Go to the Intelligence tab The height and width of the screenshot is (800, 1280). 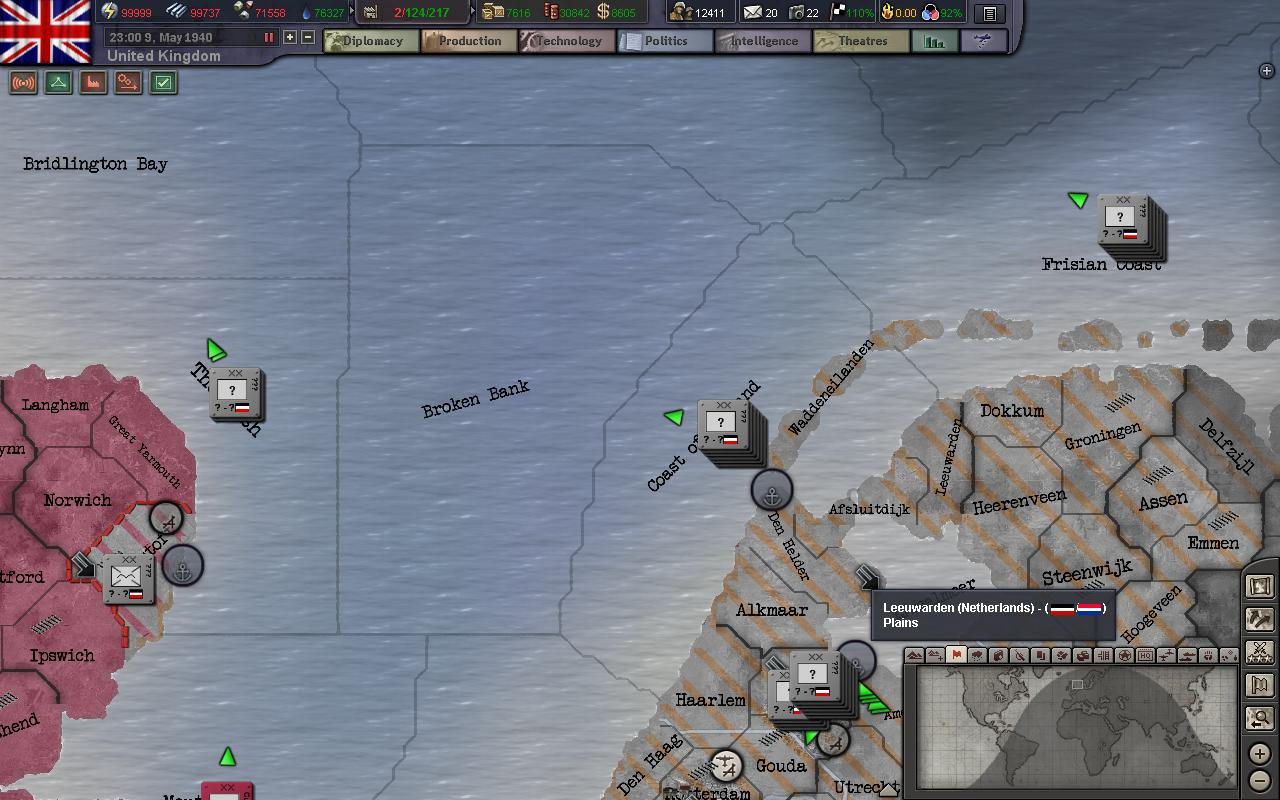762,41
